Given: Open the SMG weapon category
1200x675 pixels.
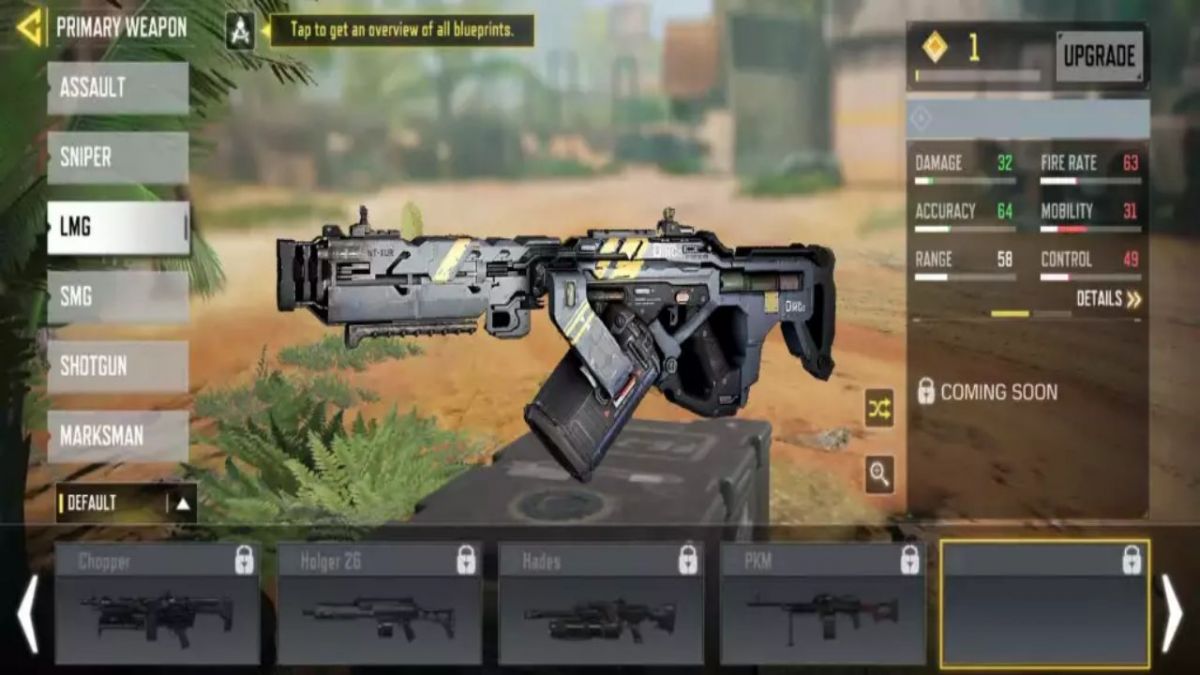Looking at the screenshot, I should (117, 297).
